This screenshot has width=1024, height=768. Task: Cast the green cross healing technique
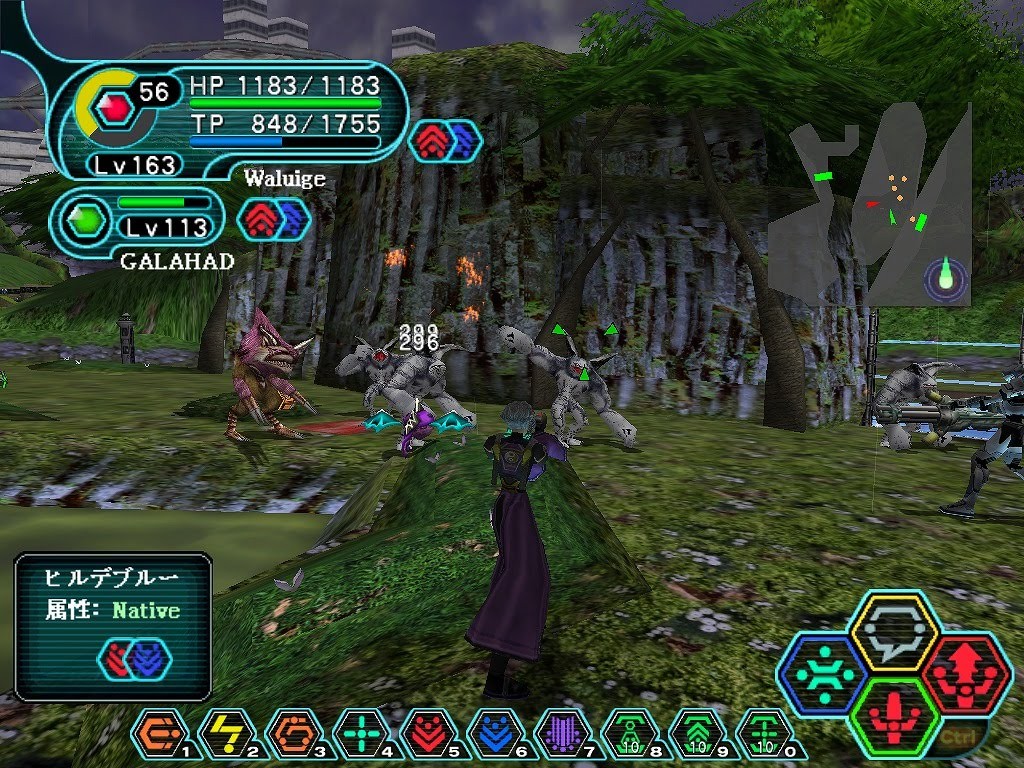point(359,733)
